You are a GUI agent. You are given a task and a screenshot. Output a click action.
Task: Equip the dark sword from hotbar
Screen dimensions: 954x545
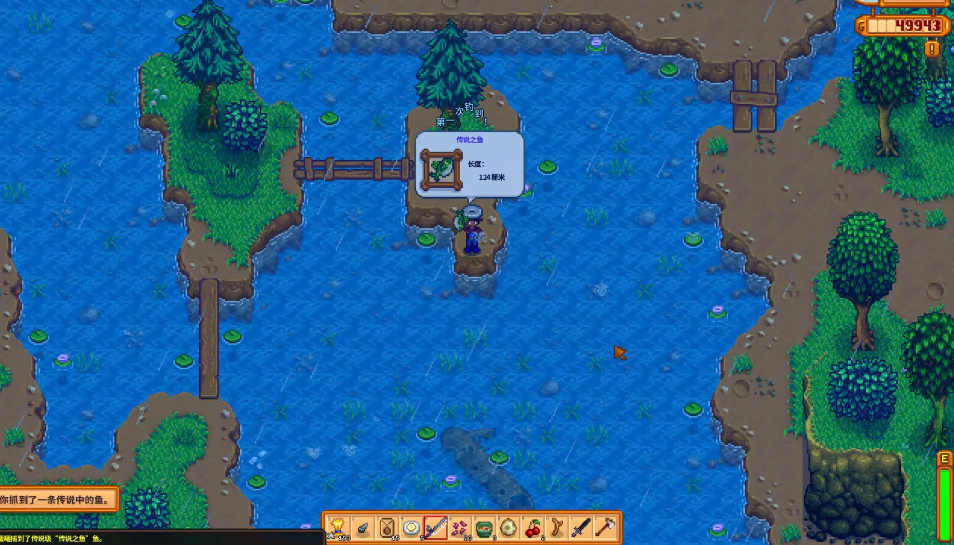[580, 527]
